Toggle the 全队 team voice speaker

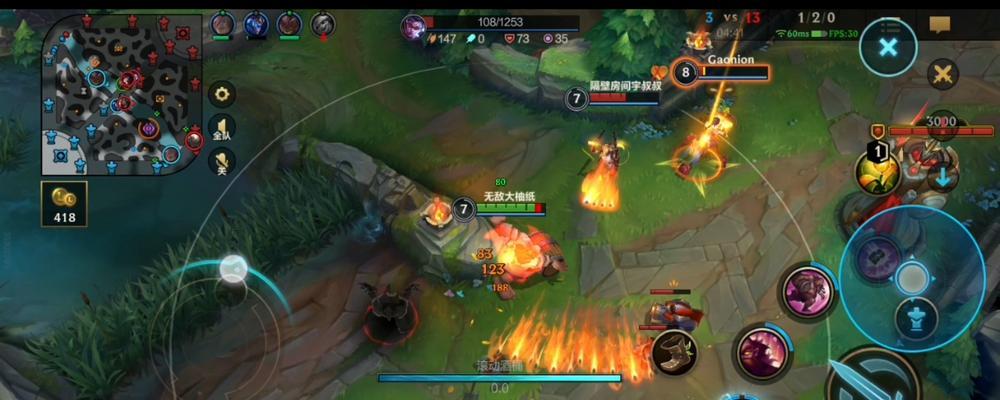click(x=222, y=127)
